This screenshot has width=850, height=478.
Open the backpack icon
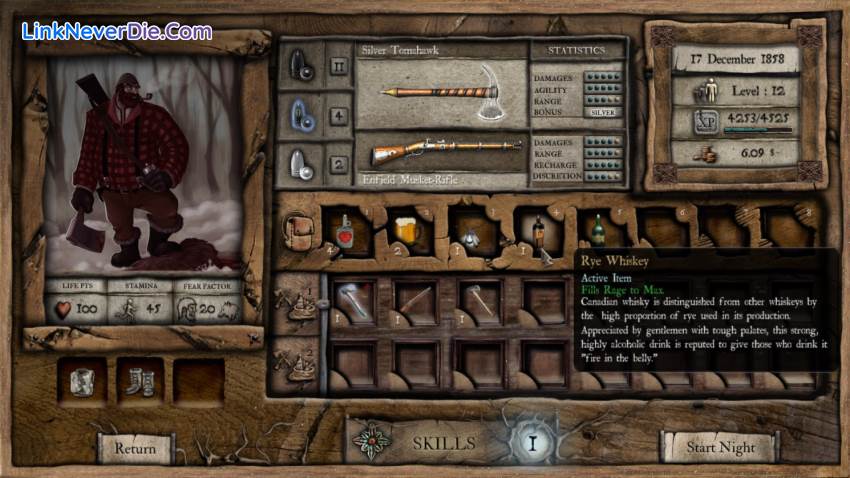(x=296, y=234)
